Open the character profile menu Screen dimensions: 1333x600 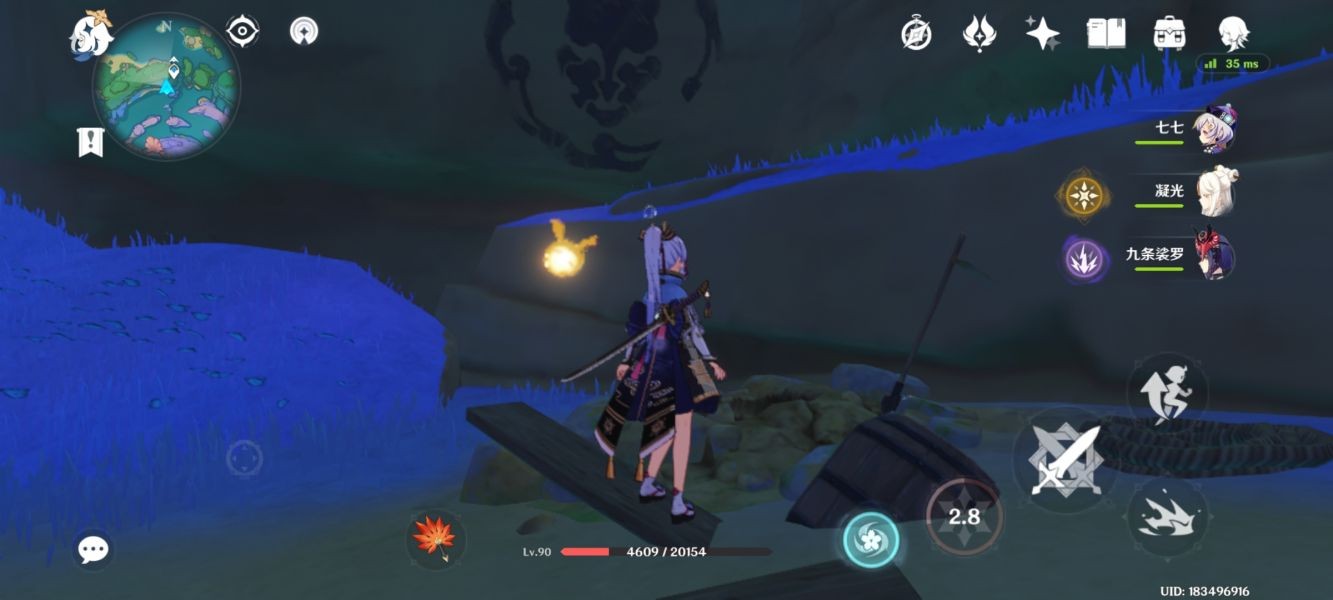pos(1233,34)
